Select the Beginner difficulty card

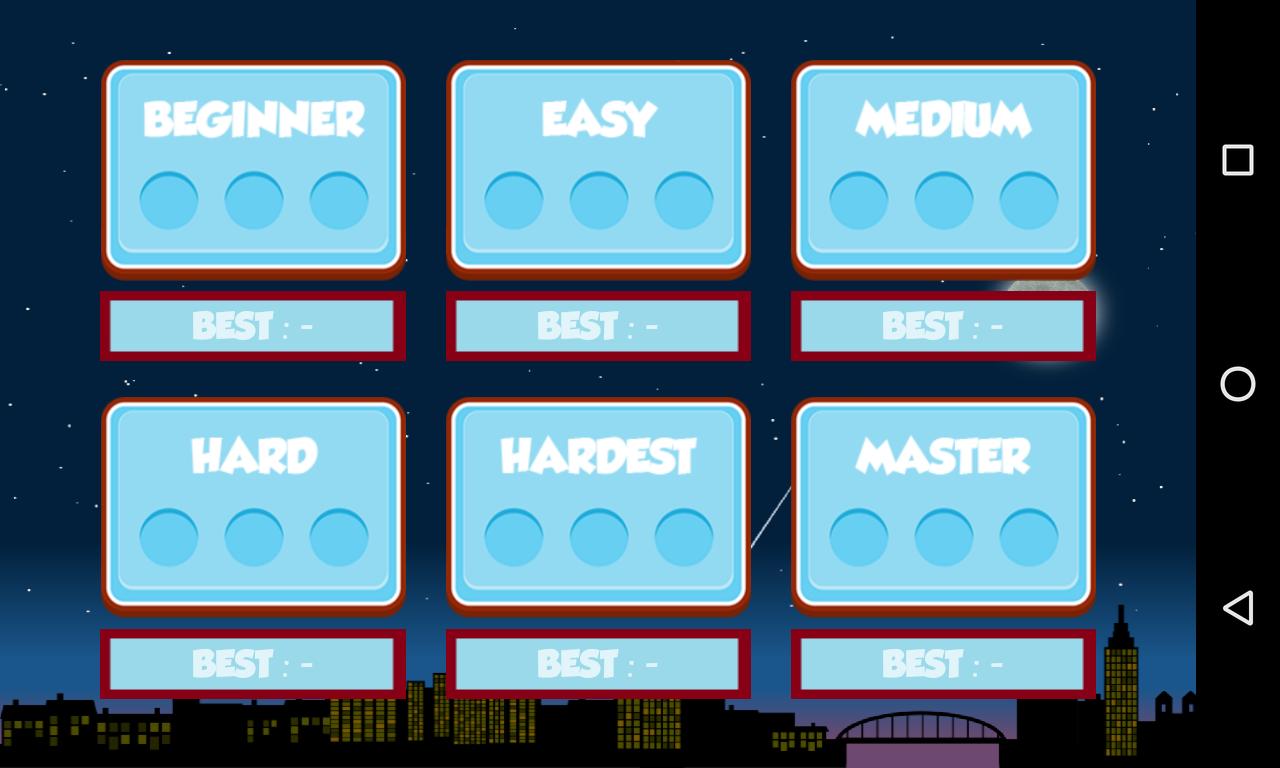coord(253,168)
